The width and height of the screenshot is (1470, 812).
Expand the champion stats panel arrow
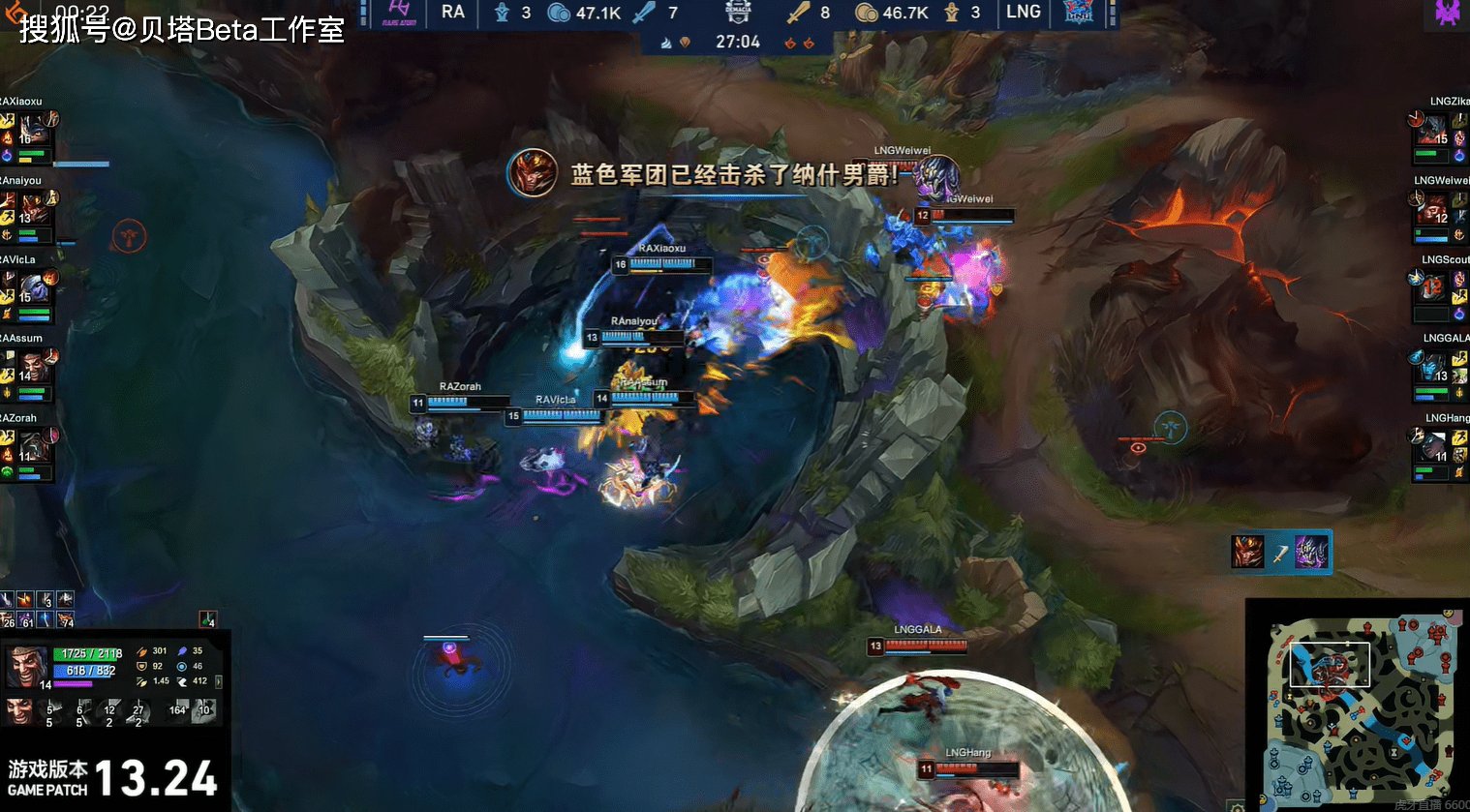coord(219,681)
